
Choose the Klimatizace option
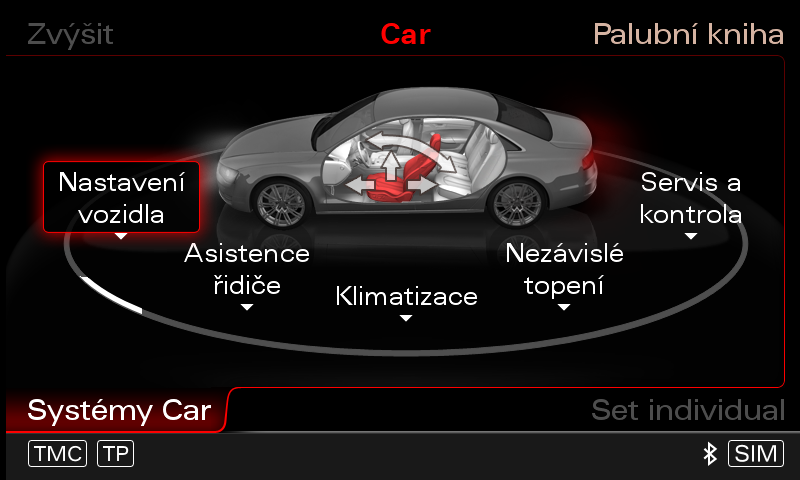point(406,297)
